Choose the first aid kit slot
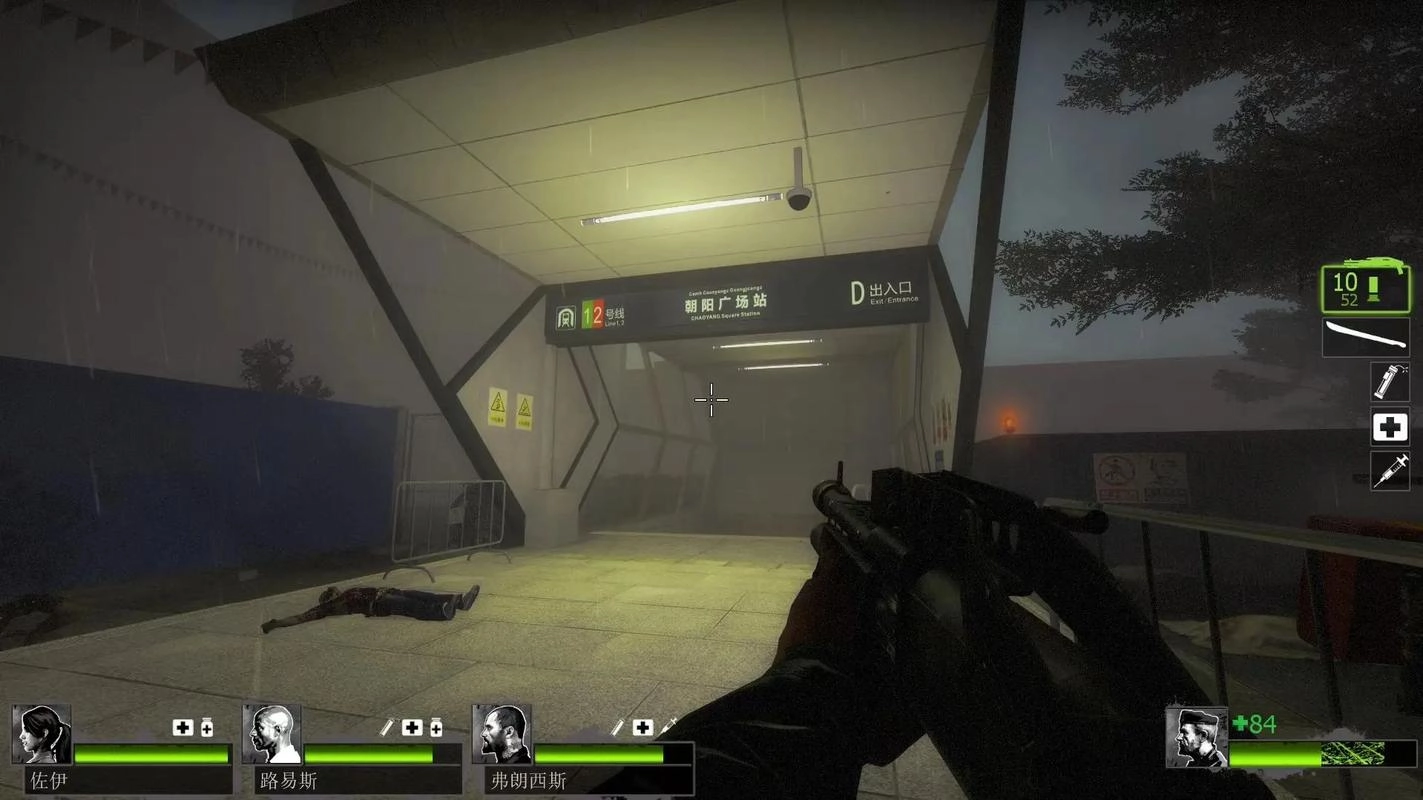 [1389, 427]
